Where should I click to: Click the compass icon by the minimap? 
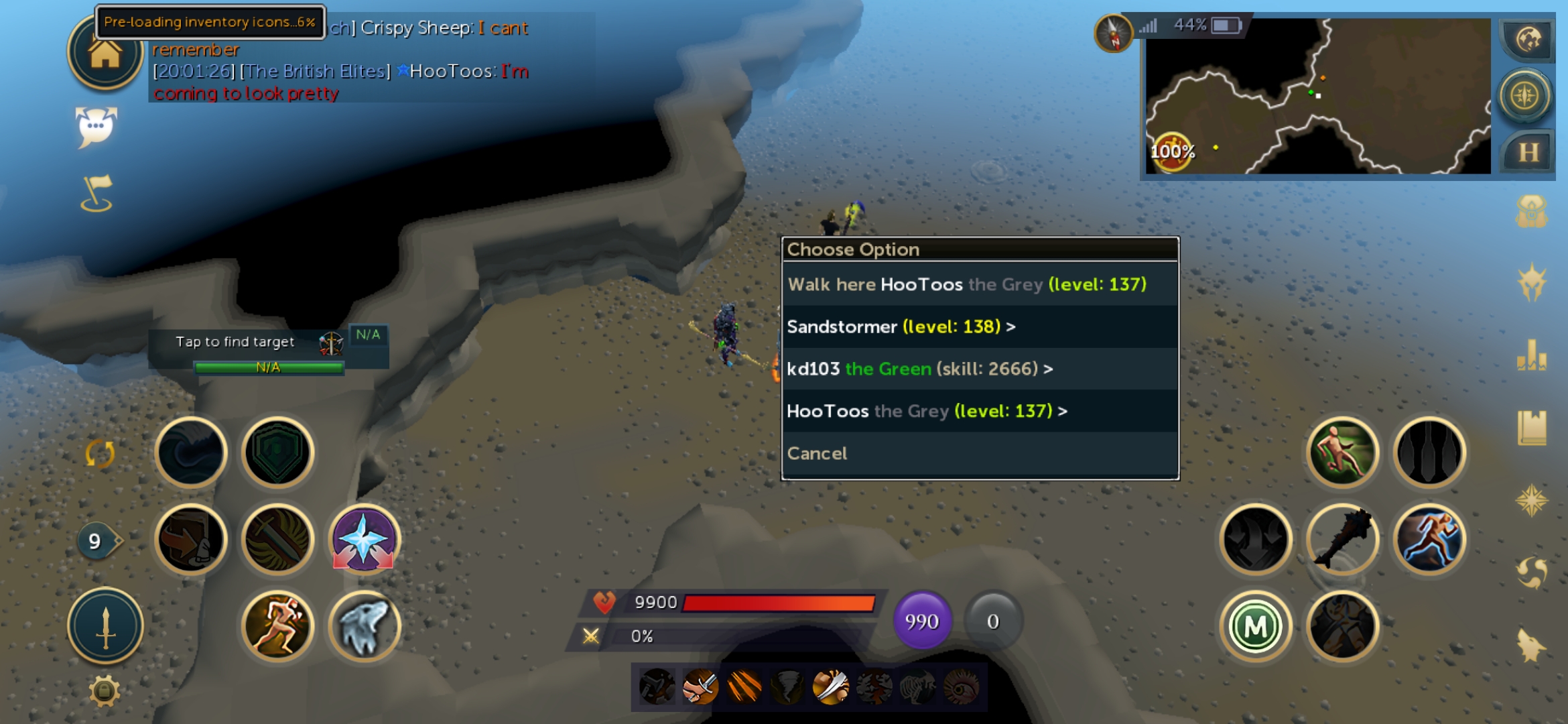1114,34
